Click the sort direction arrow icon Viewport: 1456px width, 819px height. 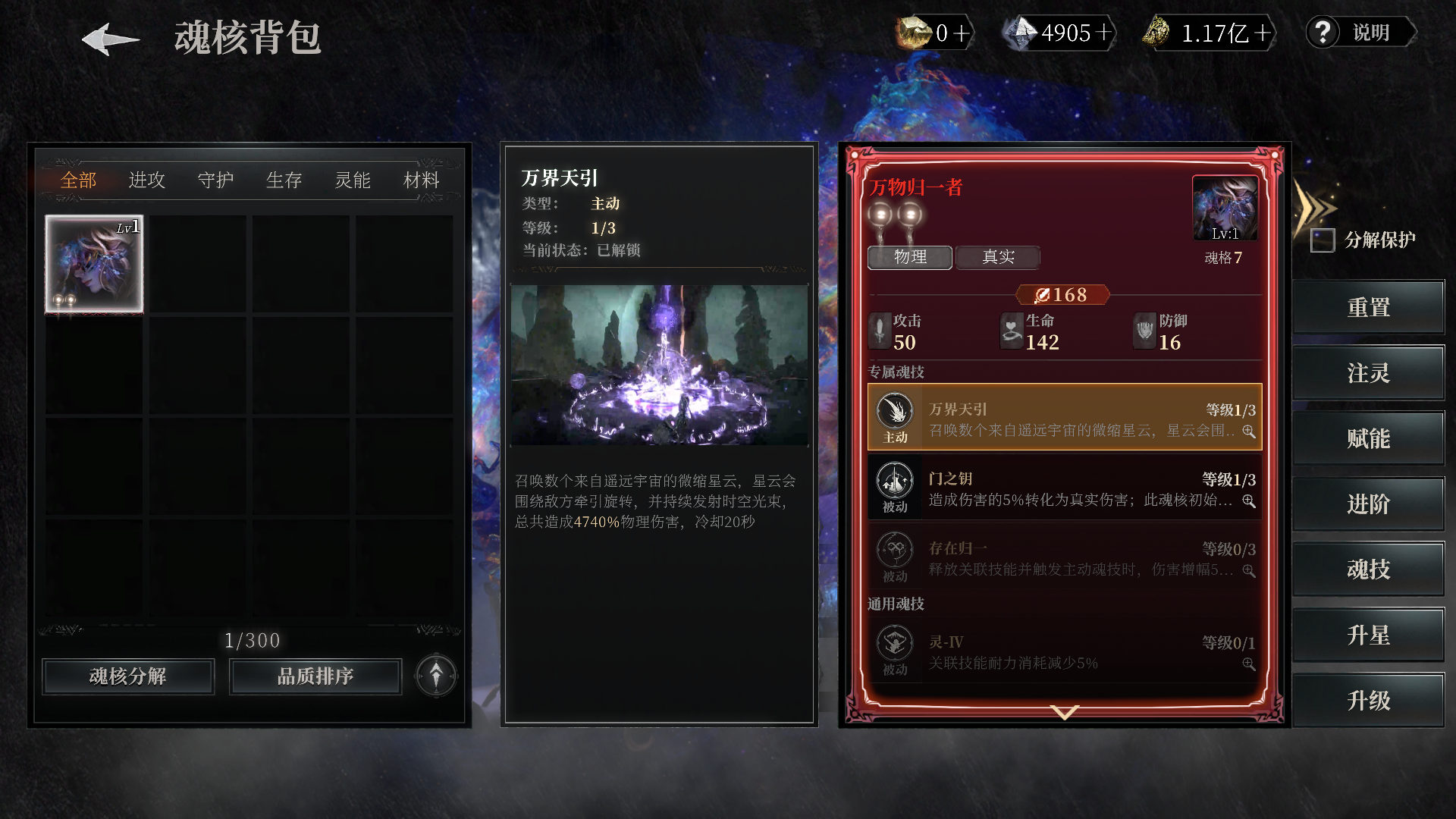click(x=435, y=676)
